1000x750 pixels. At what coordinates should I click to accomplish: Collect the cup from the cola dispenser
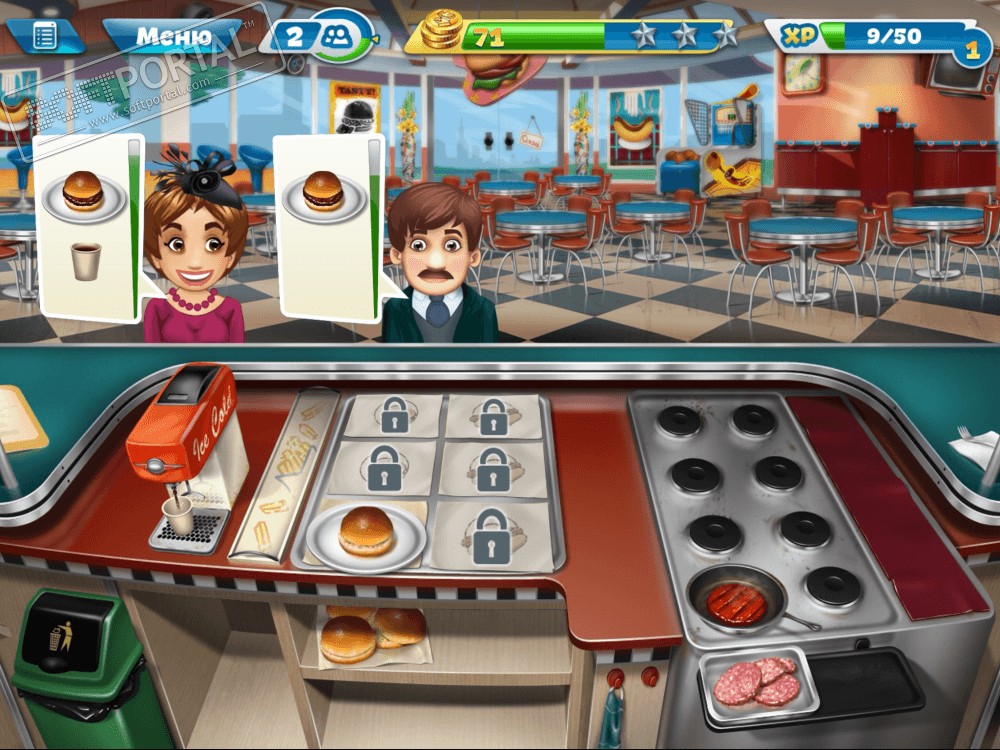click(179, 516)
